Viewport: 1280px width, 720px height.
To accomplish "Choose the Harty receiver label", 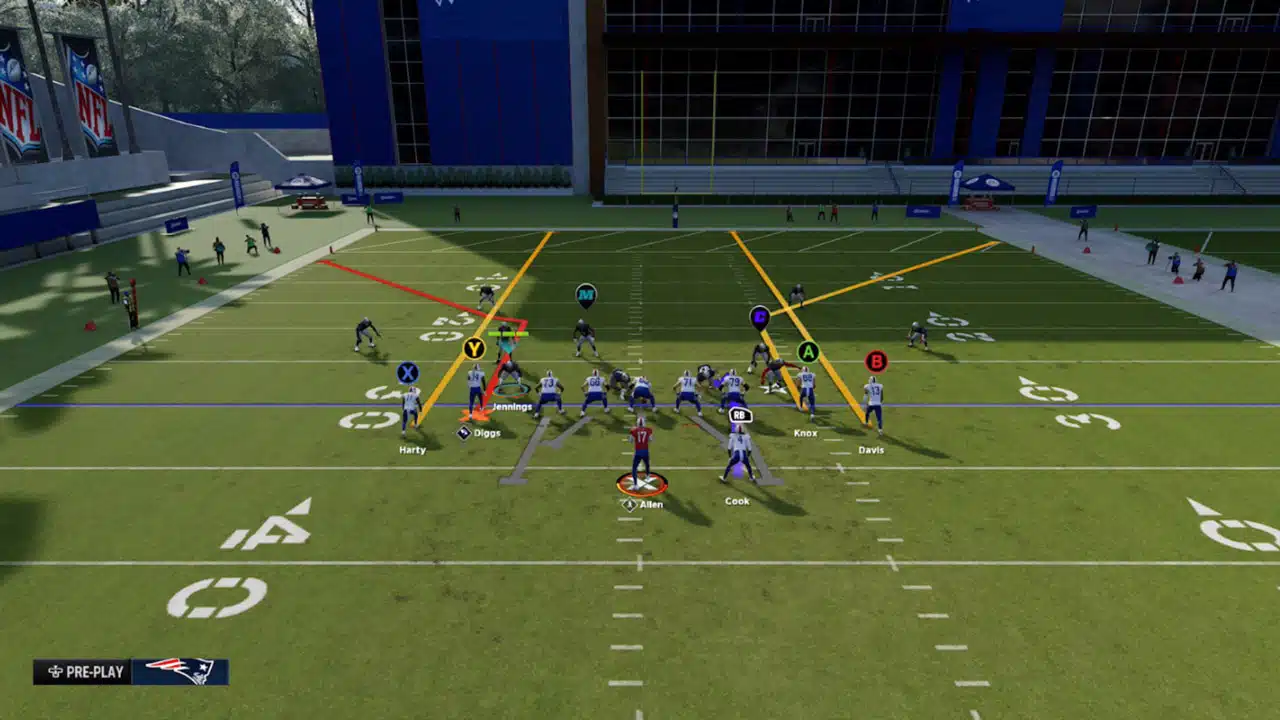I will pos(412,450).
